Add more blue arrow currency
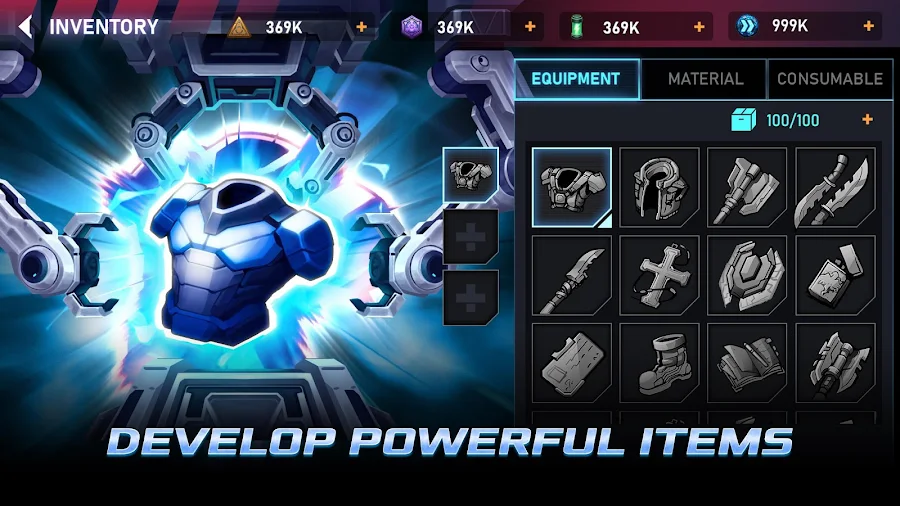Viewport: 900px width, 506px height. 867,27
